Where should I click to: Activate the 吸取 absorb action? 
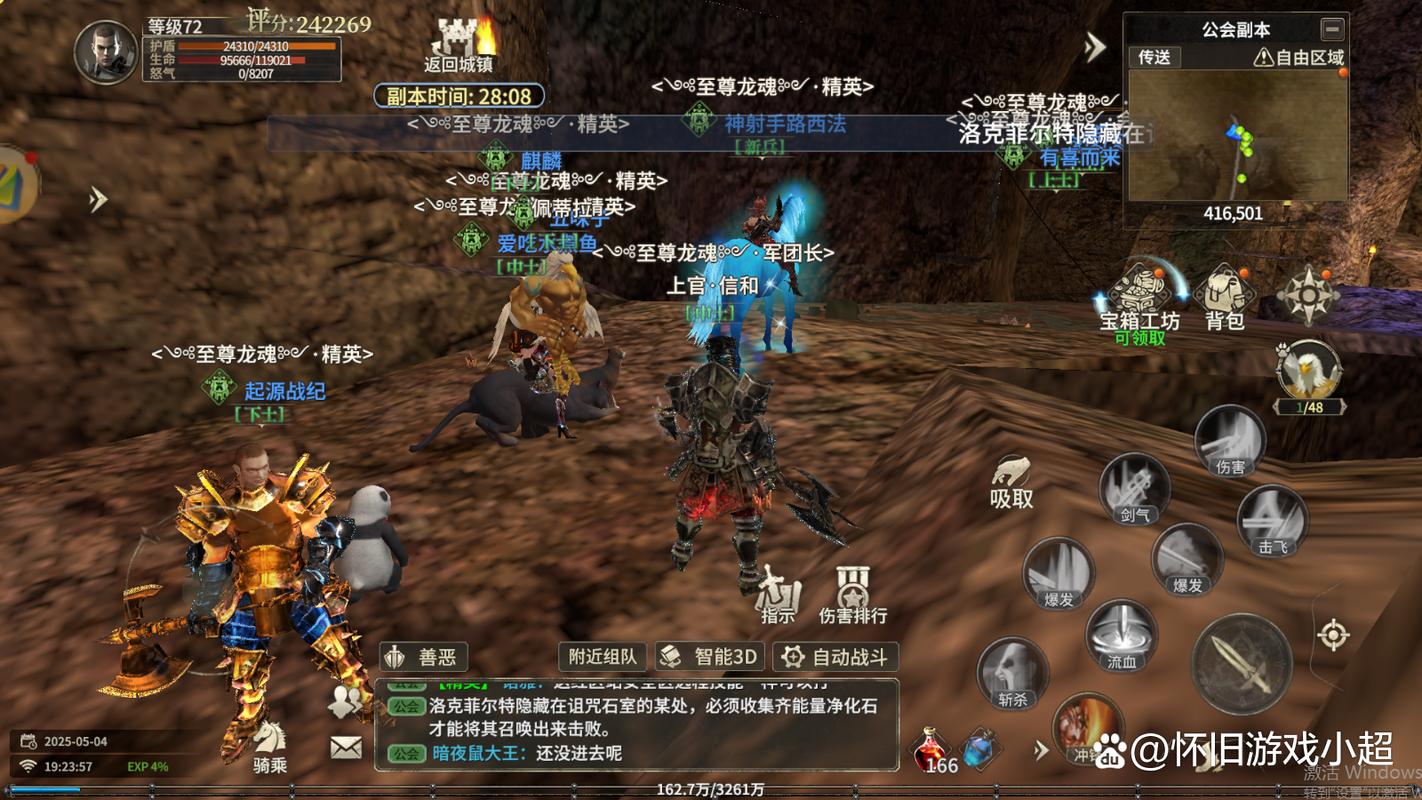click(x=1011, y=480)
